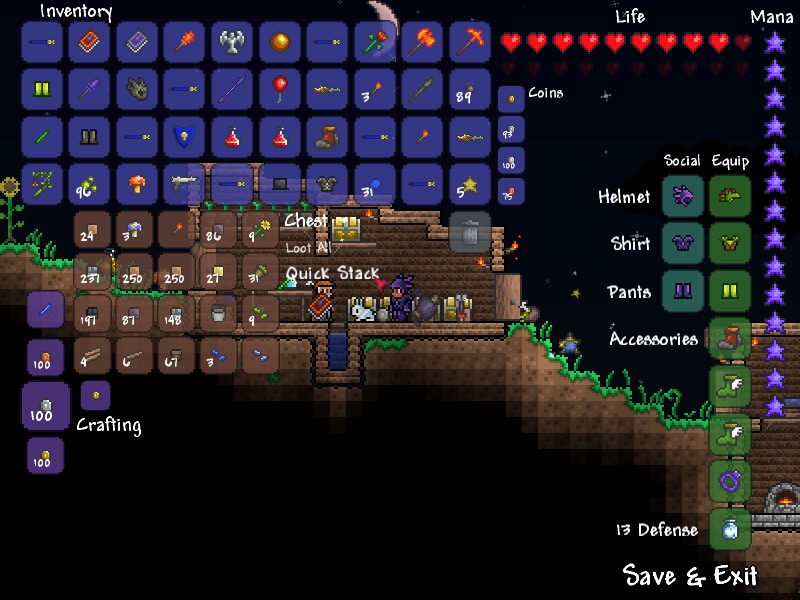Select the red balloon item
Image resolution: width=800 pixels, height=600 pixels.
(x=279, y=88)
